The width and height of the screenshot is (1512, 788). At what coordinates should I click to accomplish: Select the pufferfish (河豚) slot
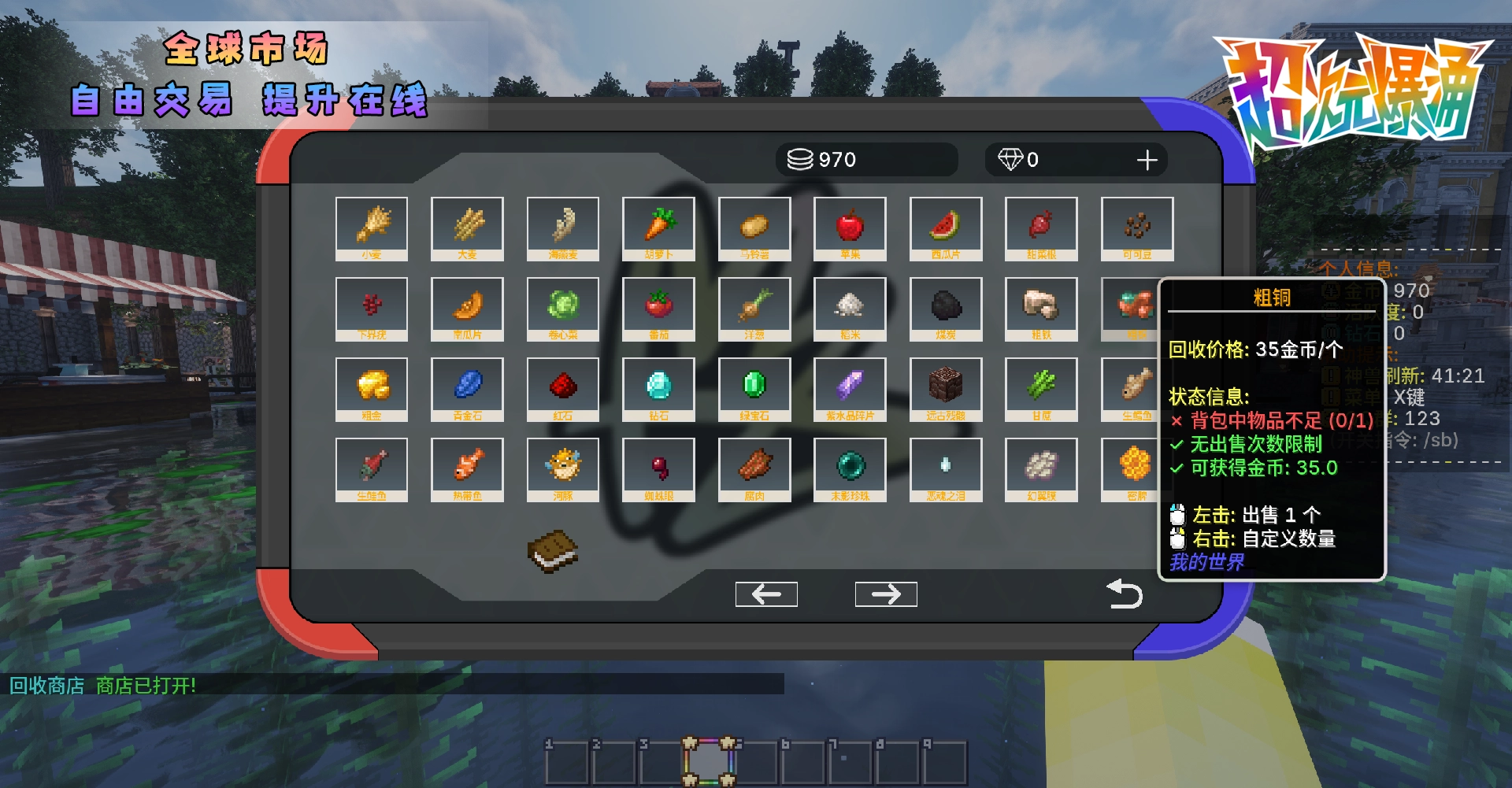pos(562,468)
